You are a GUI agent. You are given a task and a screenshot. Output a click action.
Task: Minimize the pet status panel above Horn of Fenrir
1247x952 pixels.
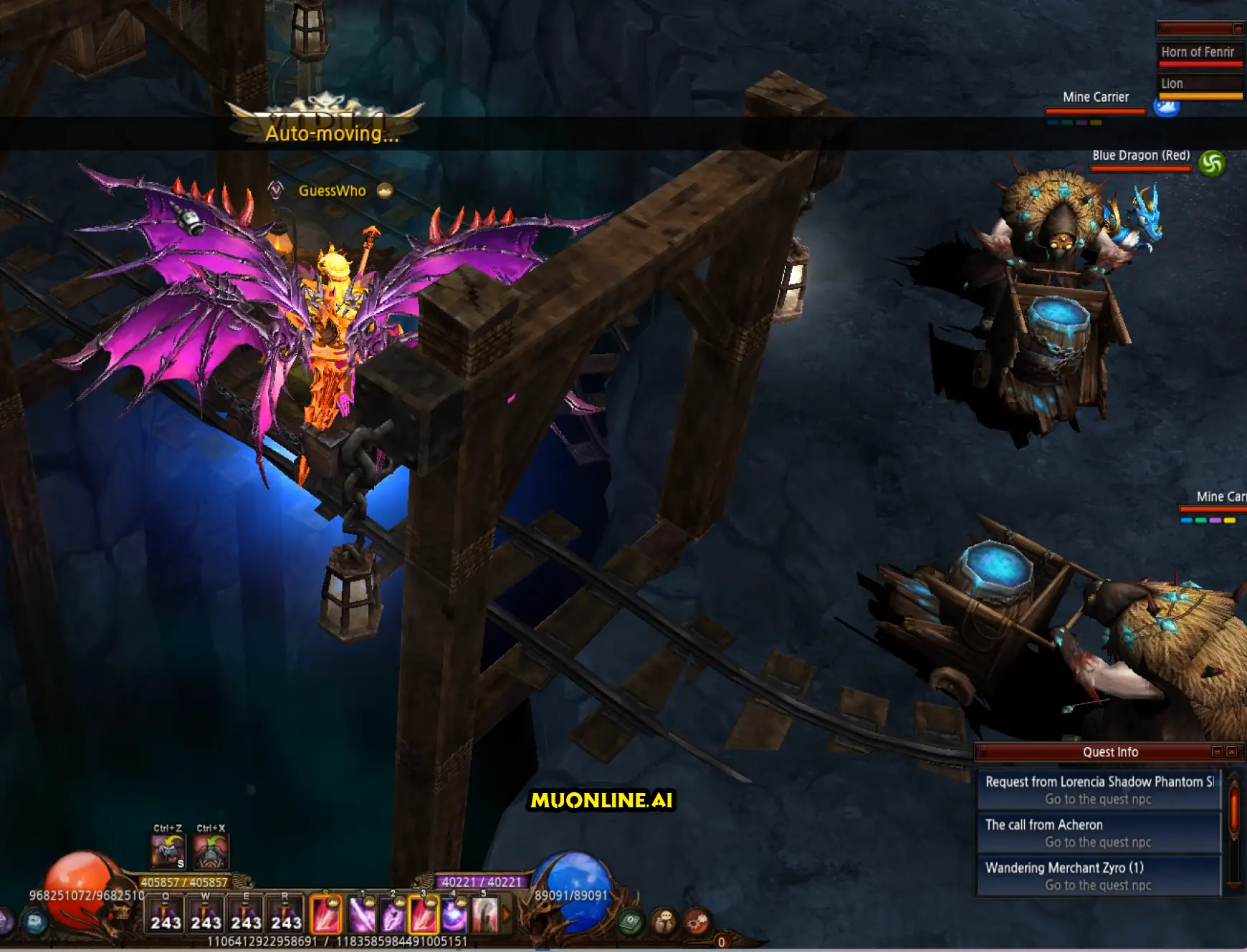(x=1238, y=29)
